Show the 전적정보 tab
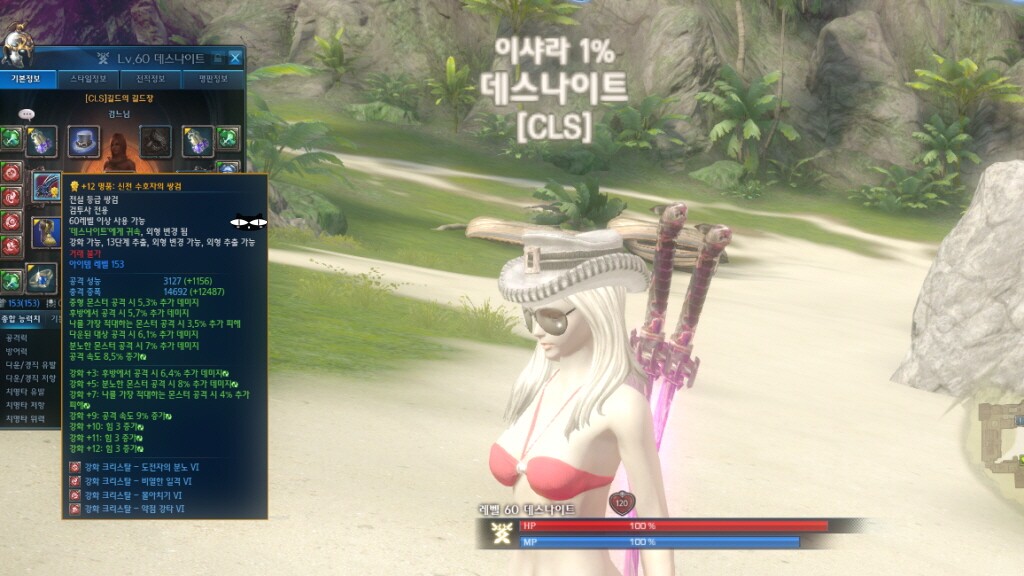Image resolution: width=1024 pixels, height=576 pixels. [x=150, y=79]
